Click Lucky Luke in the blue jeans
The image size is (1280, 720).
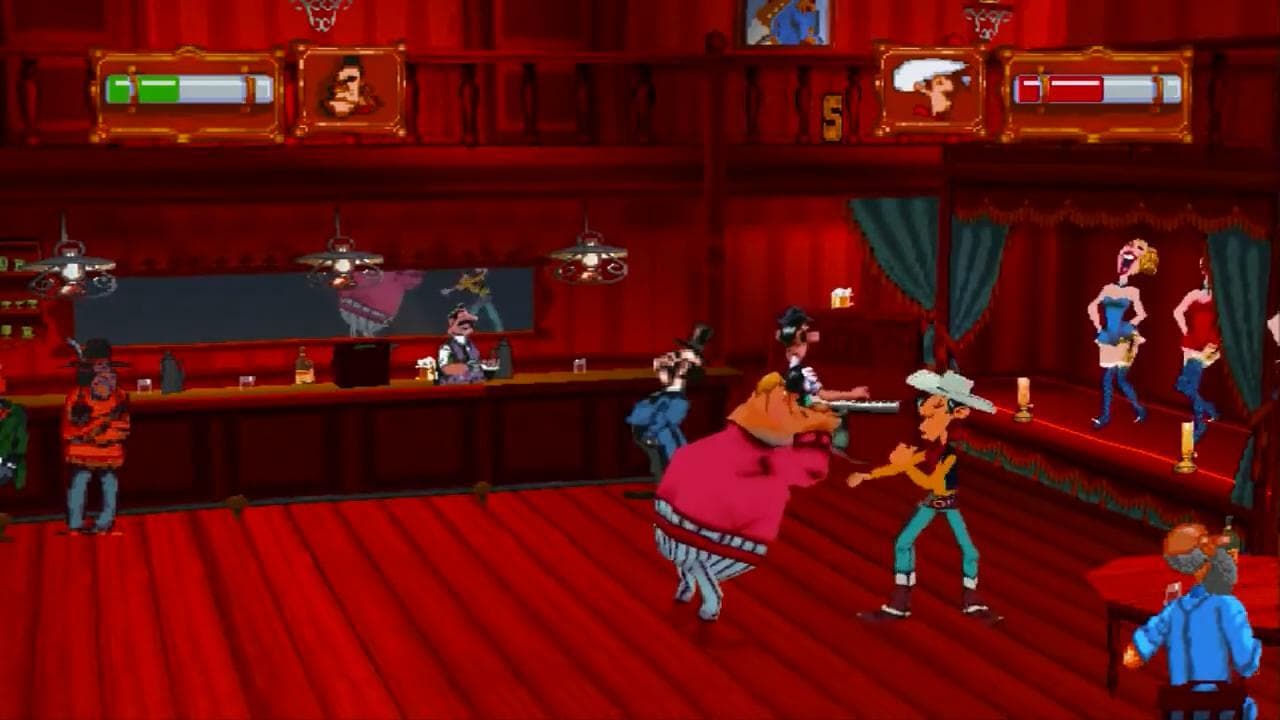point(930,470)
